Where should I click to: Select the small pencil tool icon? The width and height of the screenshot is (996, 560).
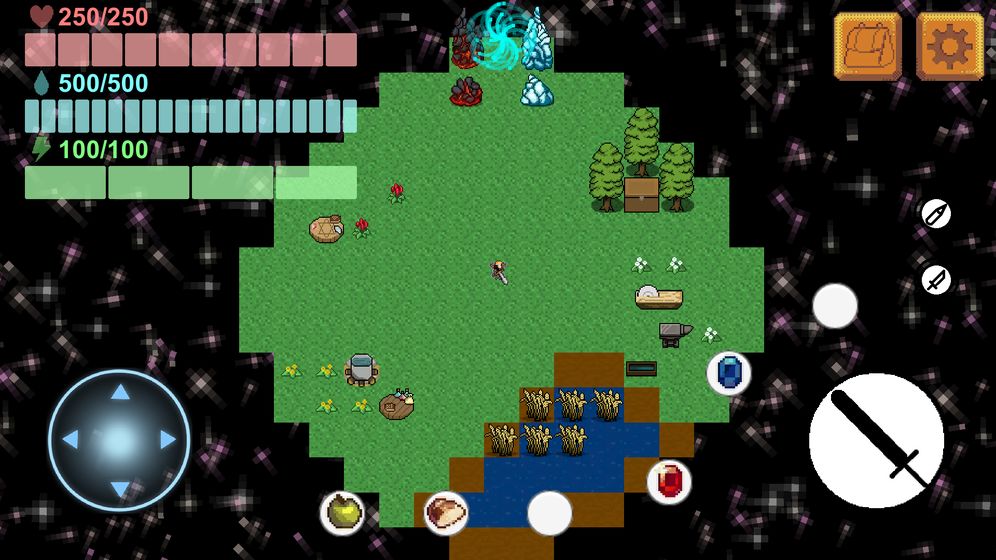(935, 214)
